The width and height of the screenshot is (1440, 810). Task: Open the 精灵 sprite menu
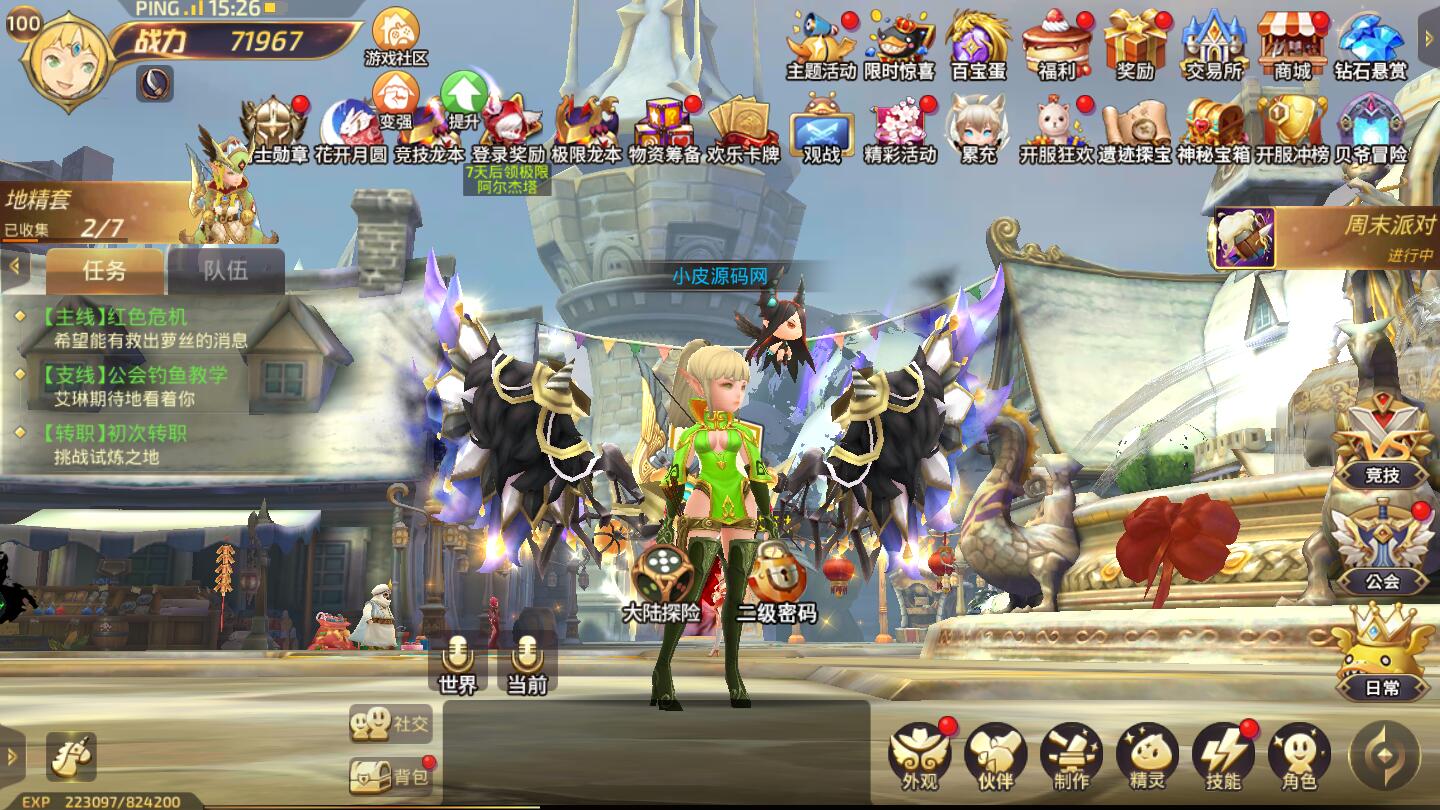coord(1147,755)
